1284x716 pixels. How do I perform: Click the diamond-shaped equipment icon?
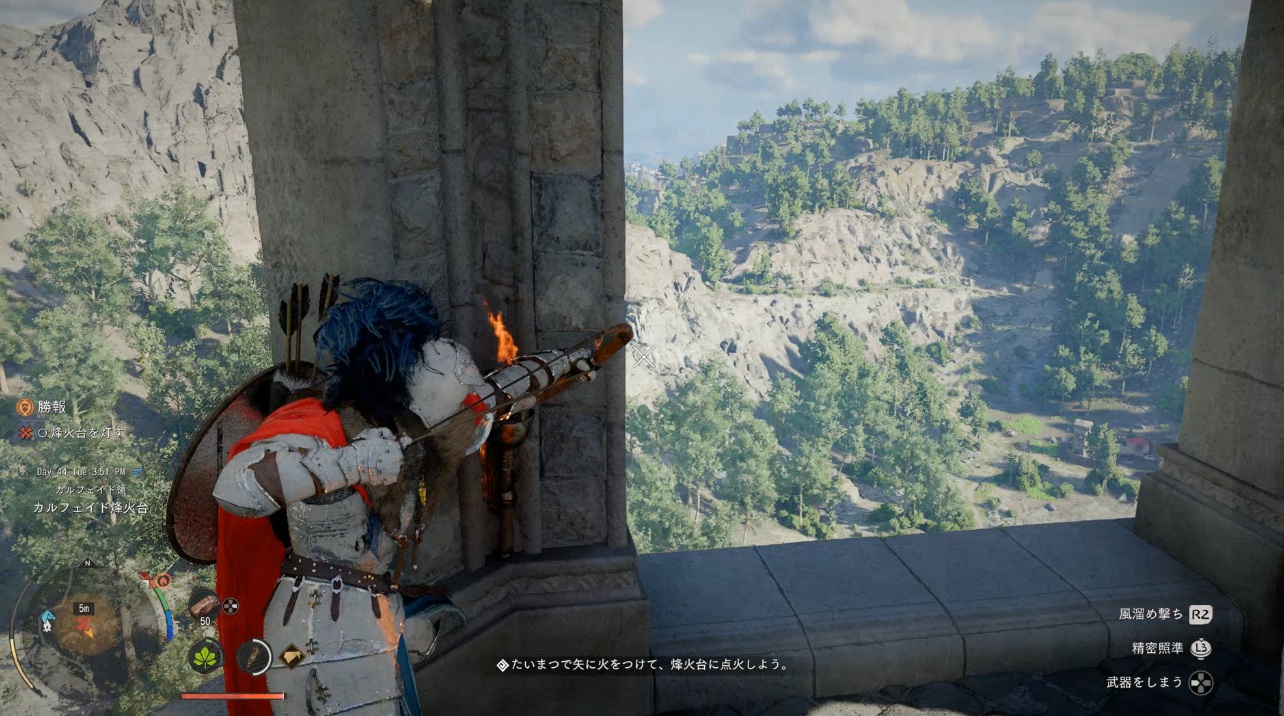(291, 656)
